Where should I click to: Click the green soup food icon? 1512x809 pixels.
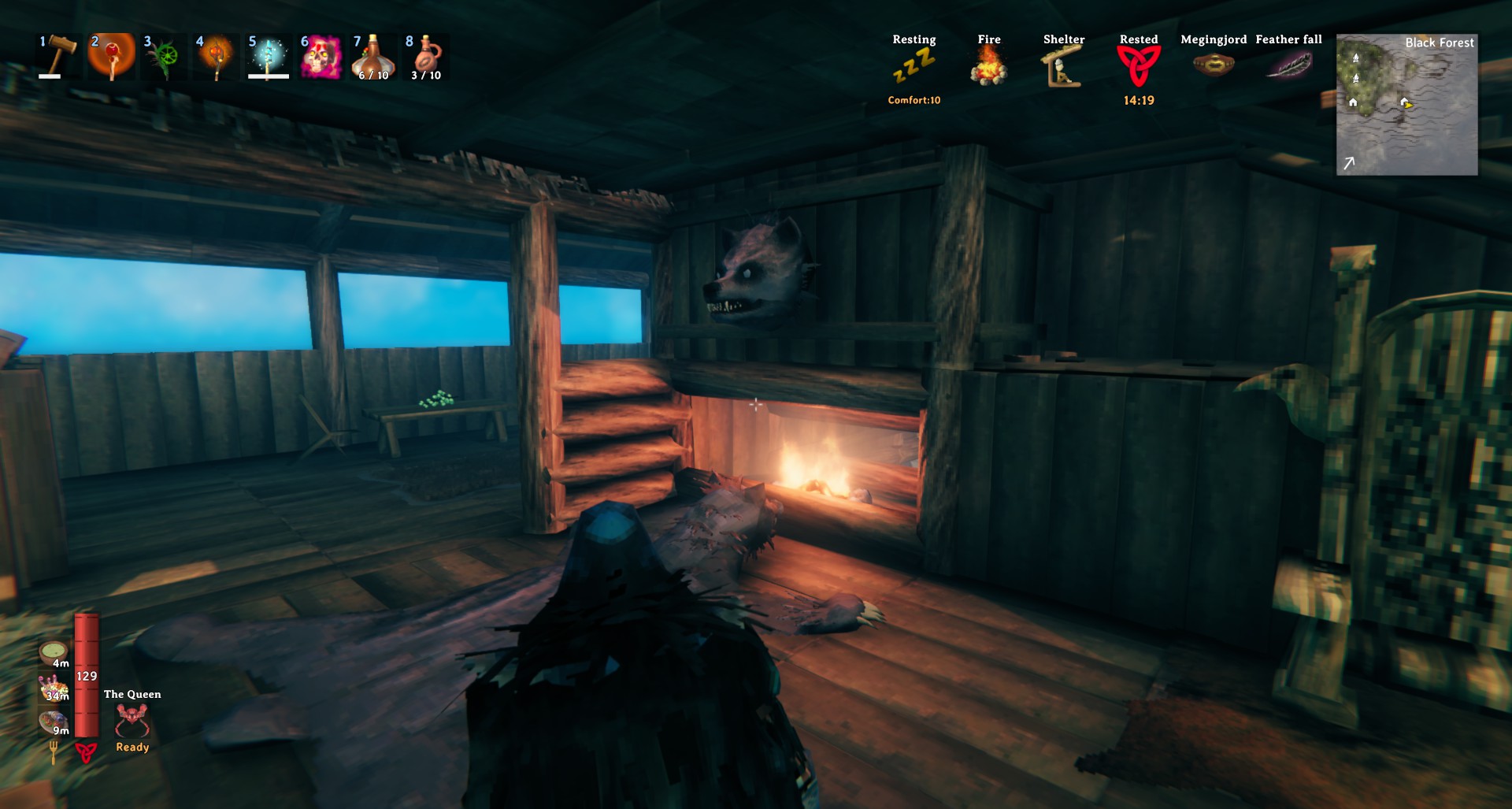[x=54, y=653]
